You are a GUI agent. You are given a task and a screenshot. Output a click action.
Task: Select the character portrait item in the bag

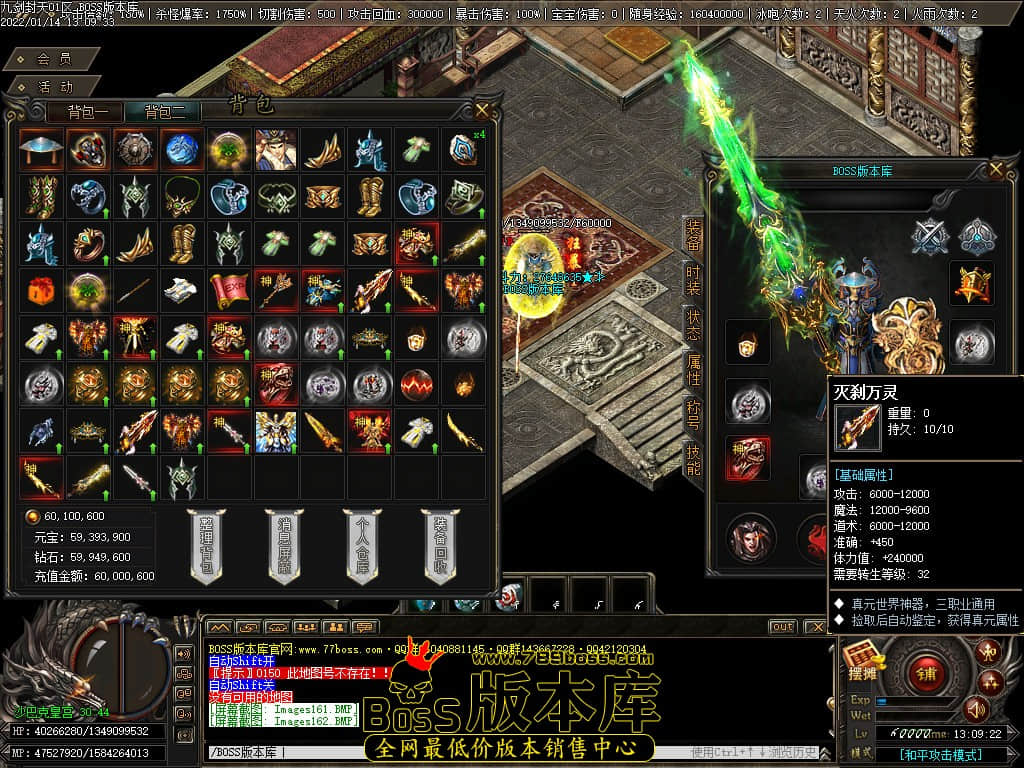point(274,149)
